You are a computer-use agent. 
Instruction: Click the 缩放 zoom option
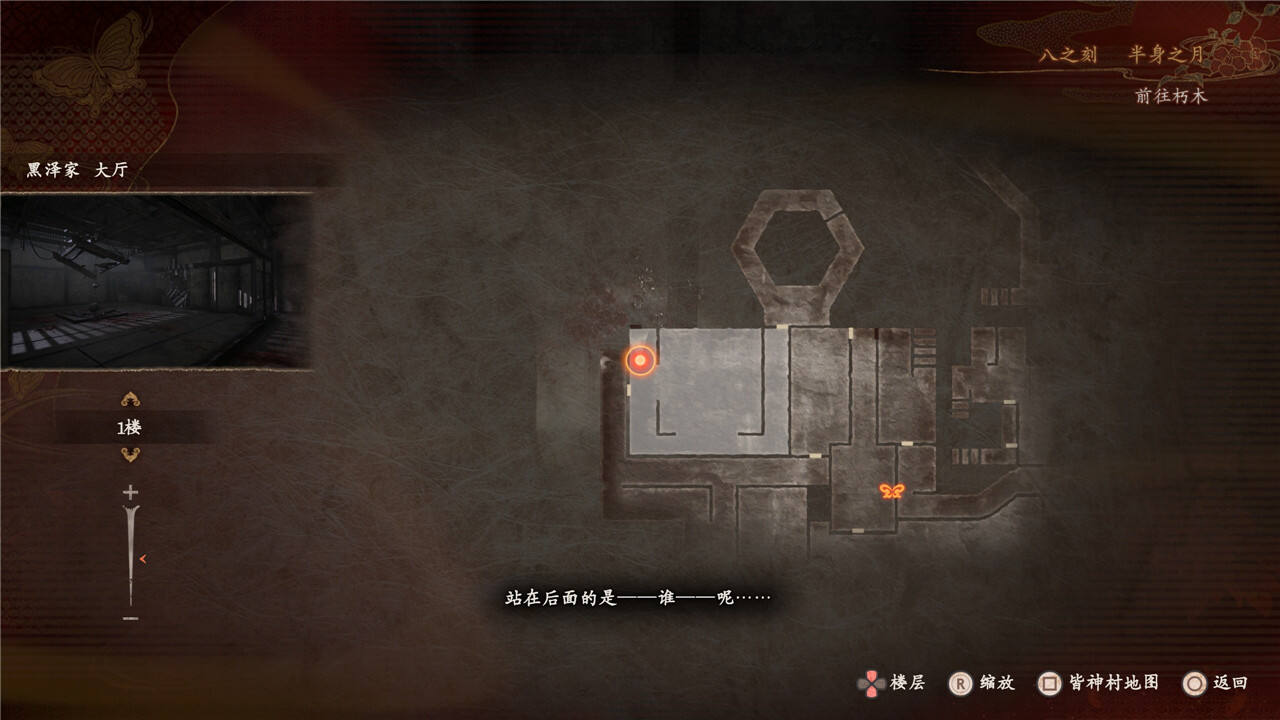(x=982, y=683)
